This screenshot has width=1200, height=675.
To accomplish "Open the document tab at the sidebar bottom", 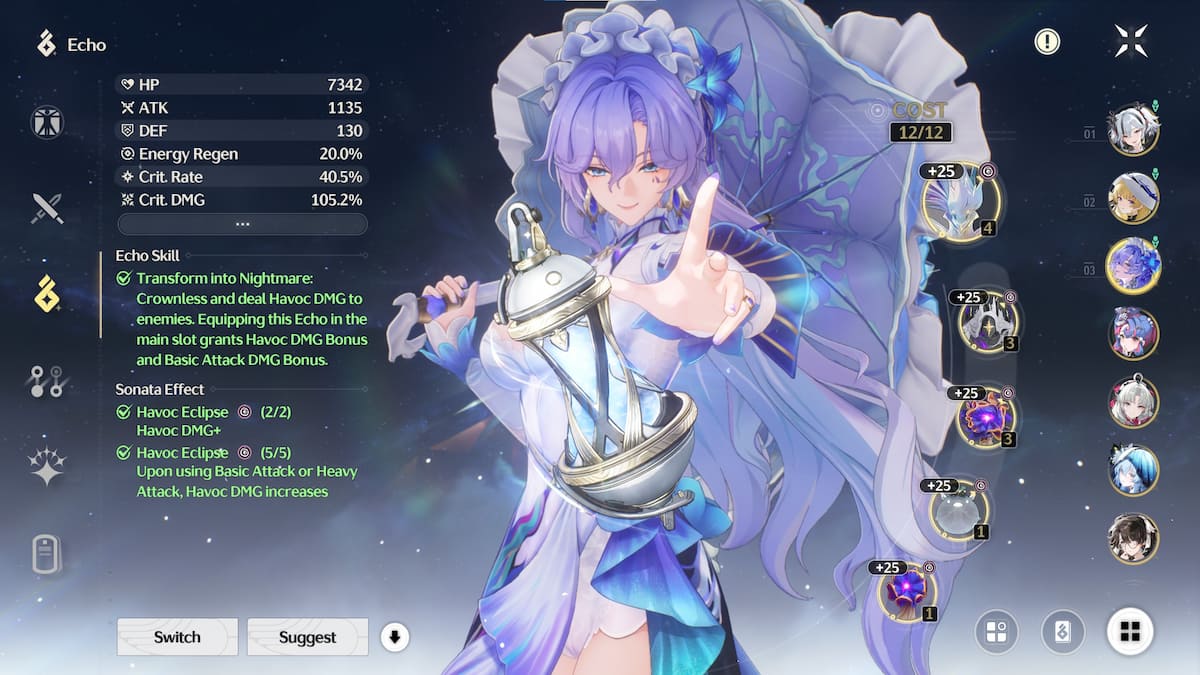I will (x=47, y=553).
